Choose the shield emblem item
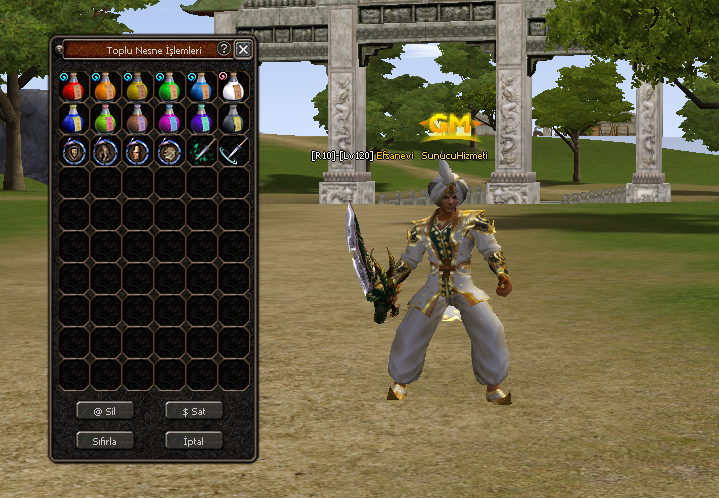This screenshot has width=719, height=498. pos(73,151)
